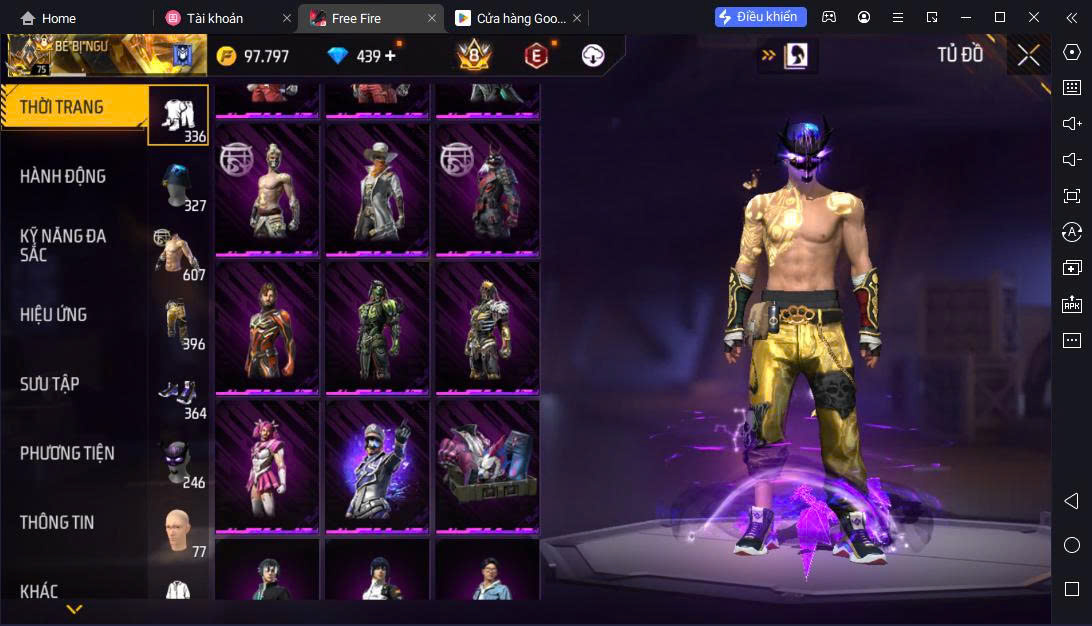This screenshot has width=1092, height=626.
Task: Expand the category list with down arrow
Action: 74,608
